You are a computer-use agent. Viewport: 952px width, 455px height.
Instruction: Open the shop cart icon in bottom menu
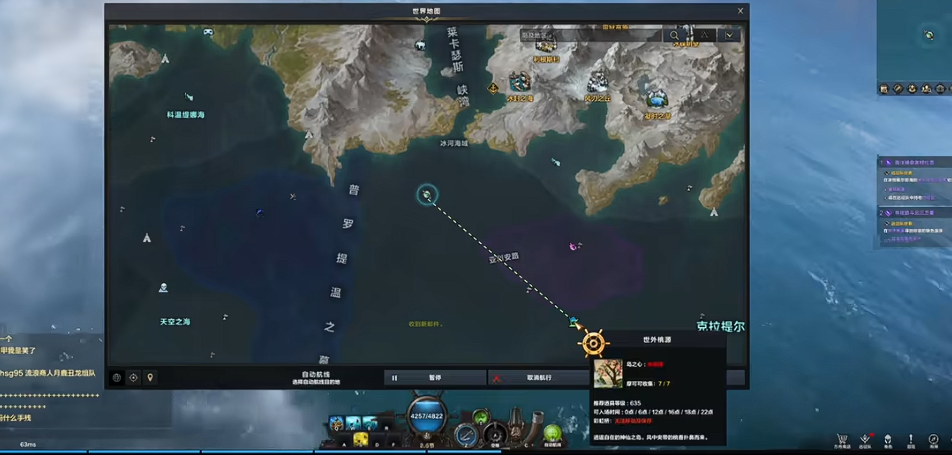click(843, 439)
